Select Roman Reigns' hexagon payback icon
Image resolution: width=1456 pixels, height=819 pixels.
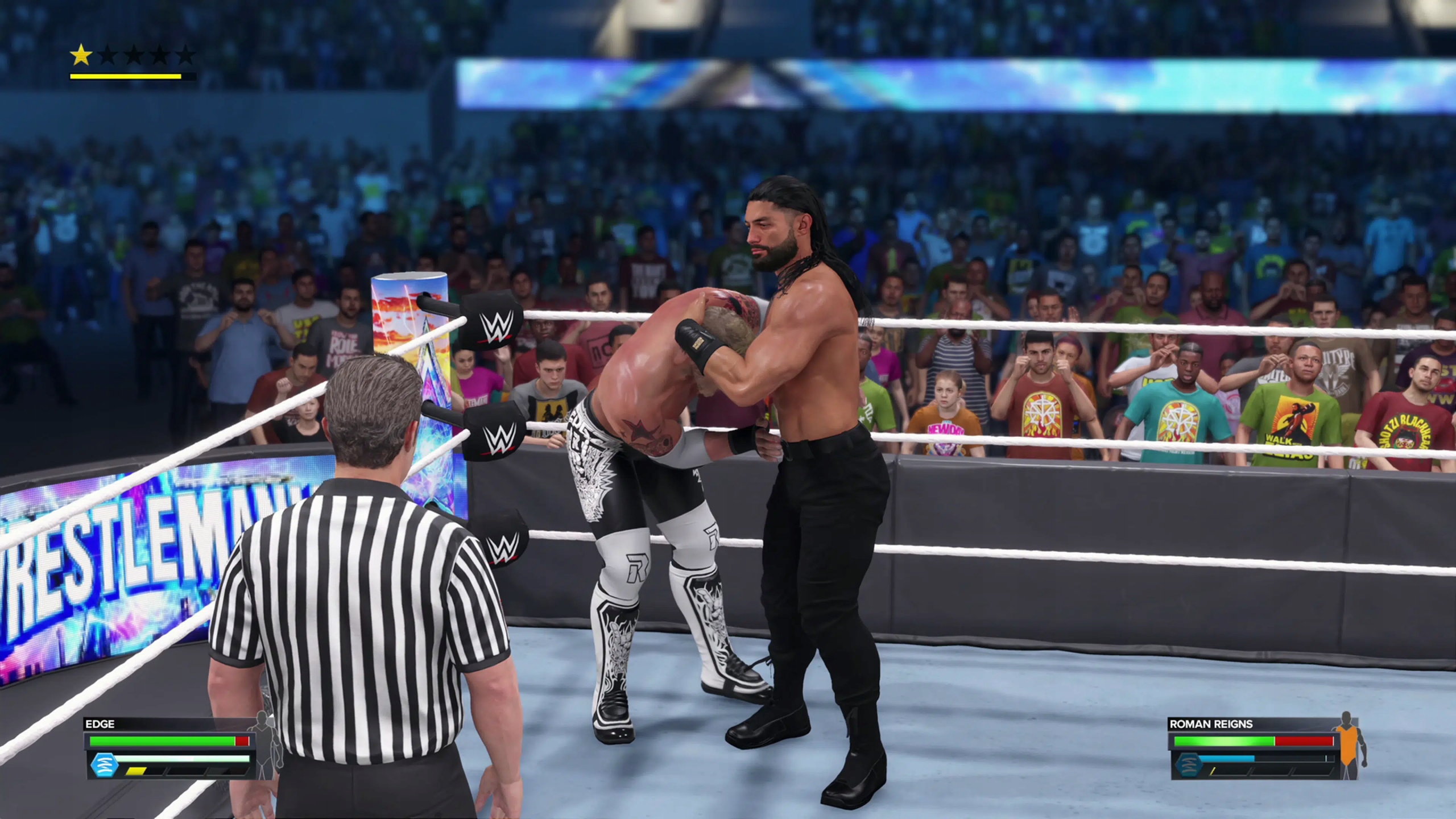click(1189, 764)
